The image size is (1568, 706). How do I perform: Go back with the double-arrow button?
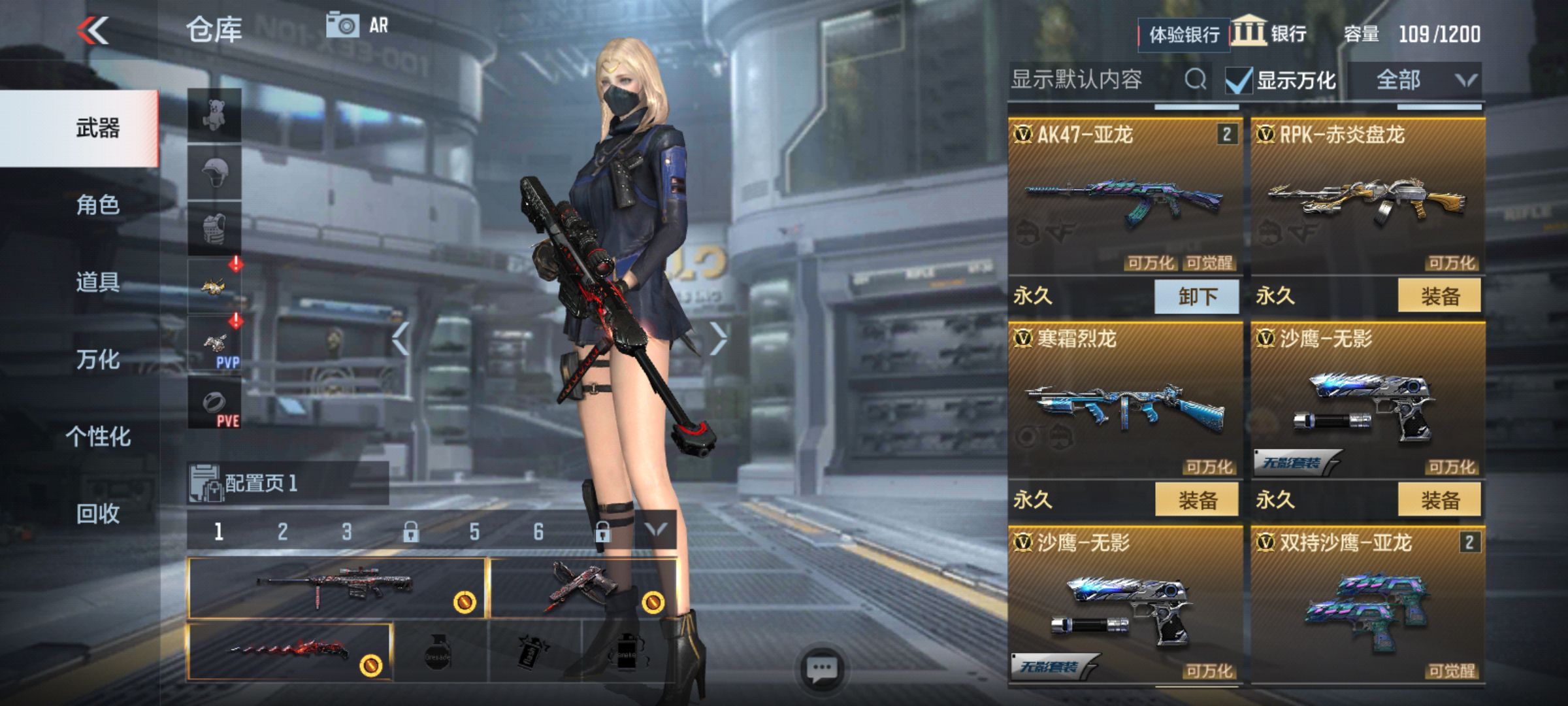click(93, 30)
